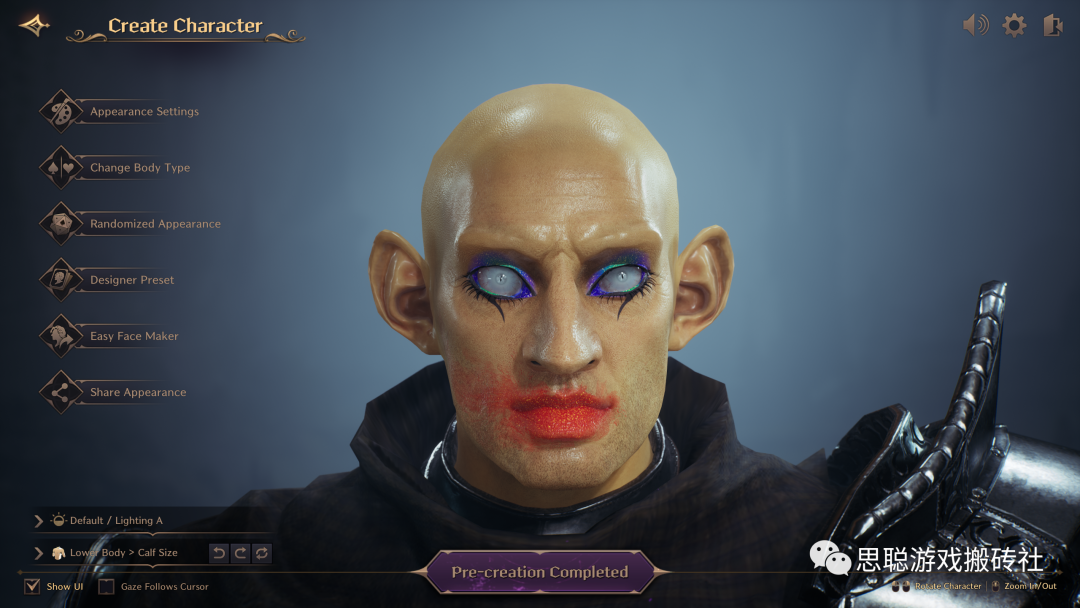Mute sound with the speaker icon

975,25
